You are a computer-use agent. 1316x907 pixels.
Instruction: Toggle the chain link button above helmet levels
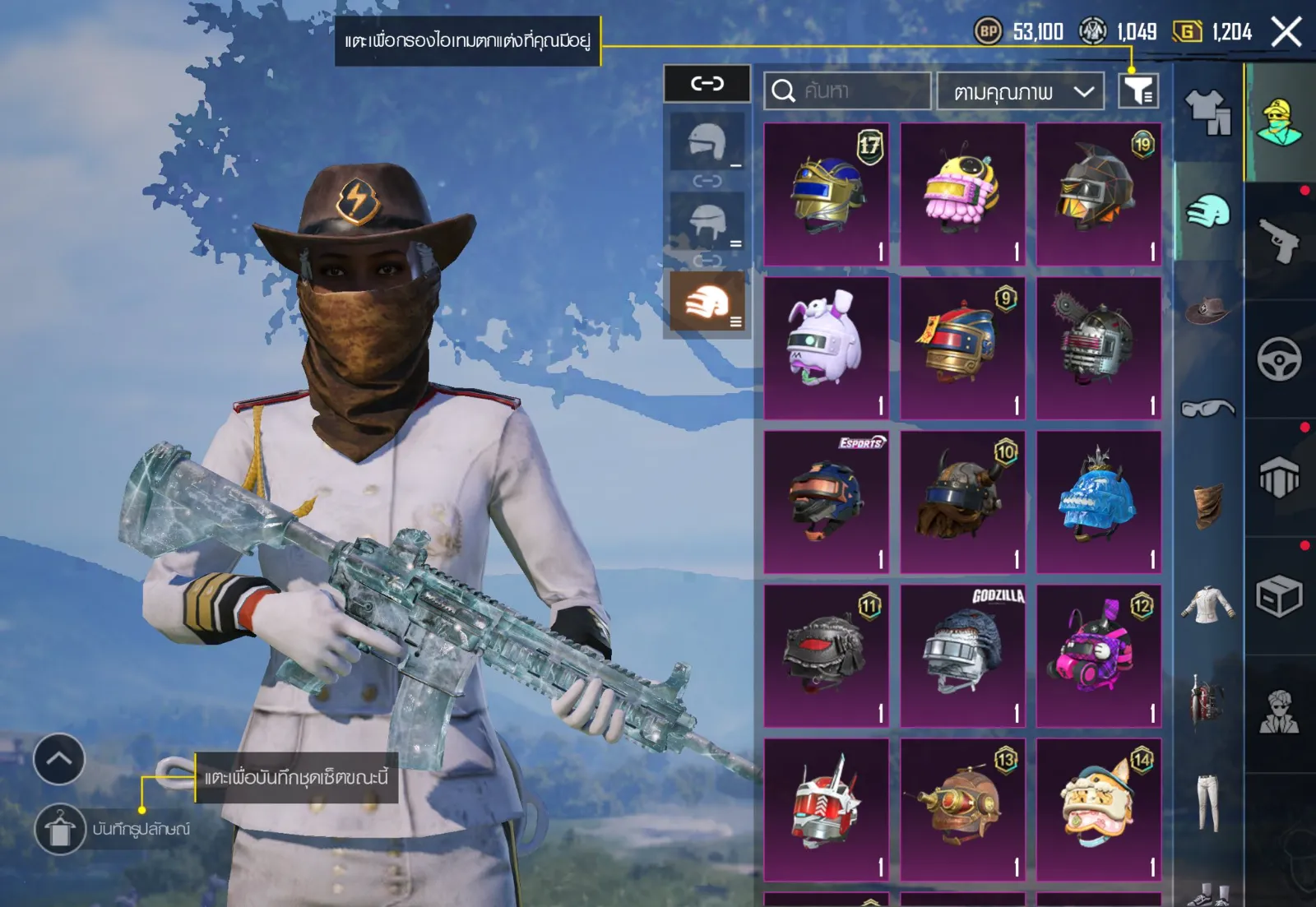click(707, 83)
